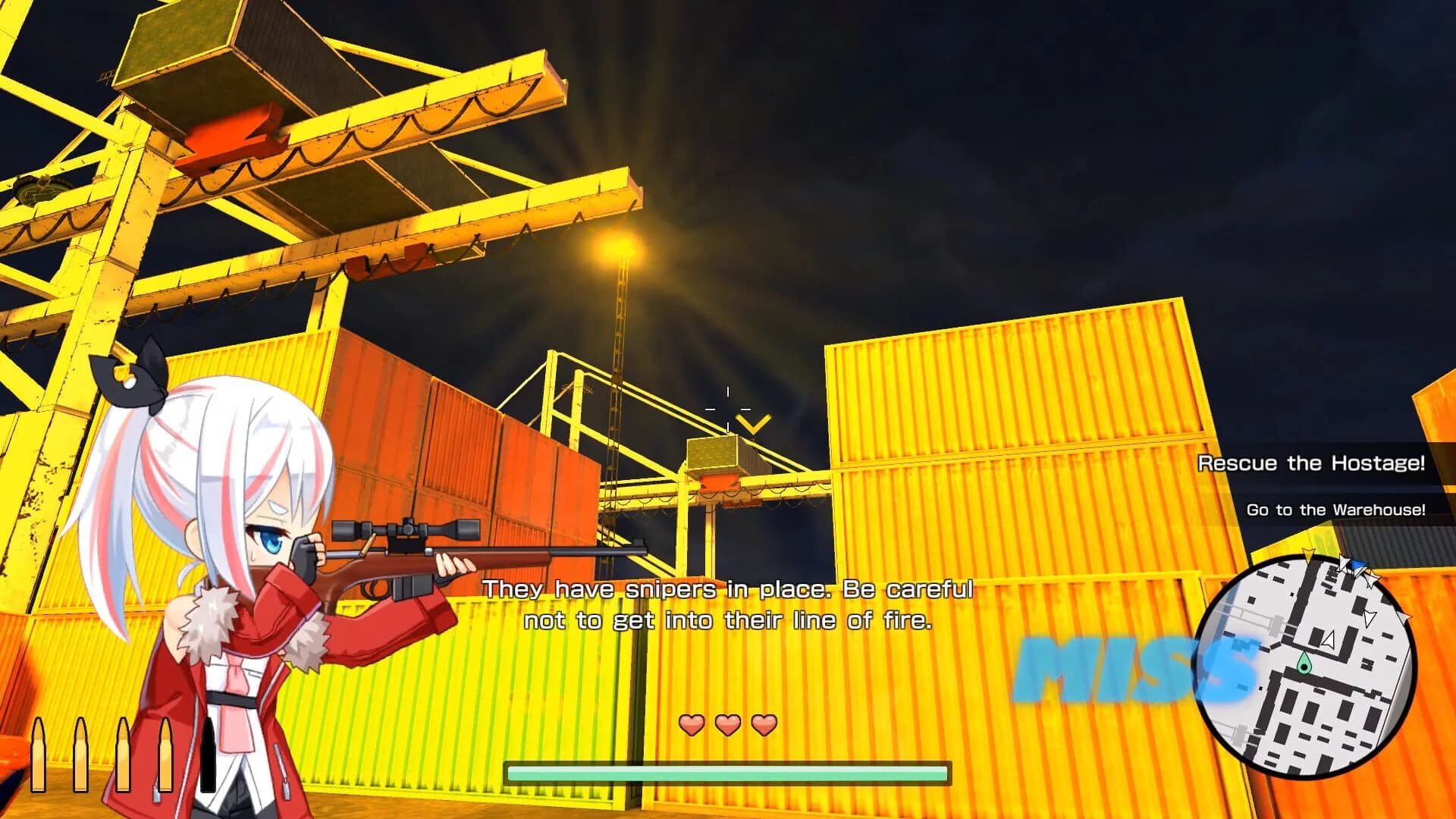Click the rightmost heart icon
The image size is (1456, 819).
point(763,723)
